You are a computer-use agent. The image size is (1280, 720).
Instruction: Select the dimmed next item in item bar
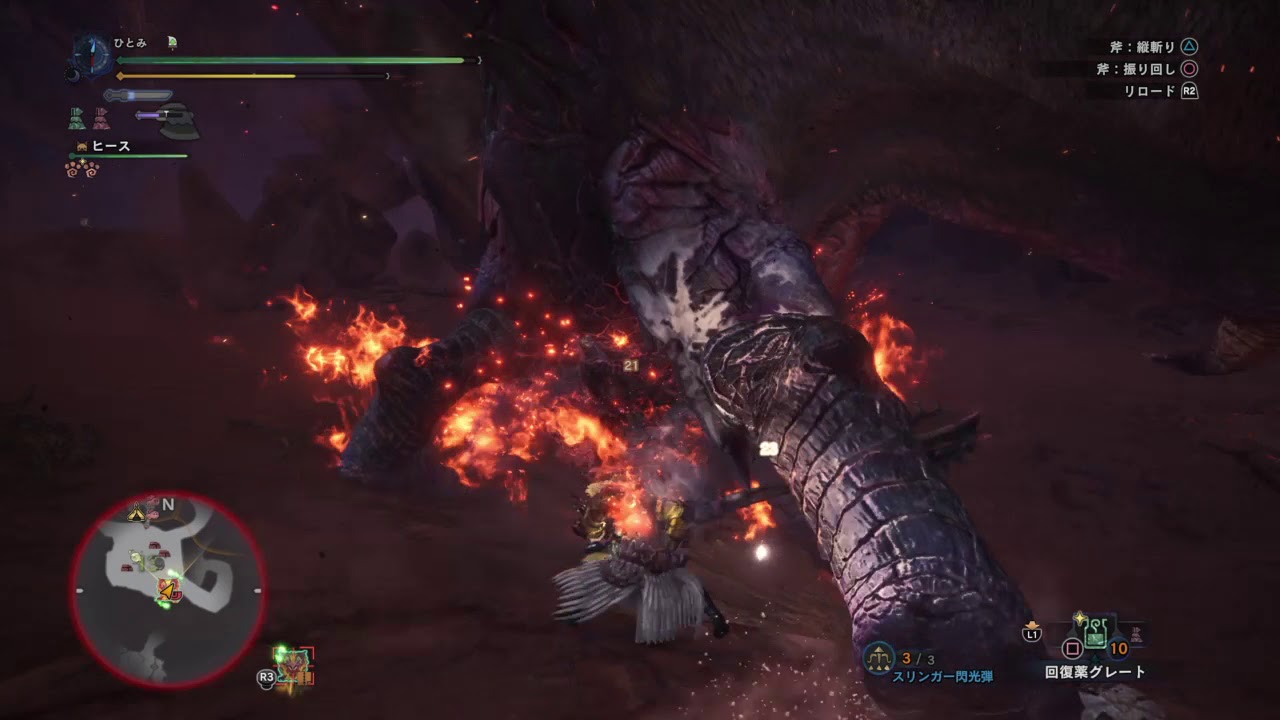click(x=1137, y=635)
